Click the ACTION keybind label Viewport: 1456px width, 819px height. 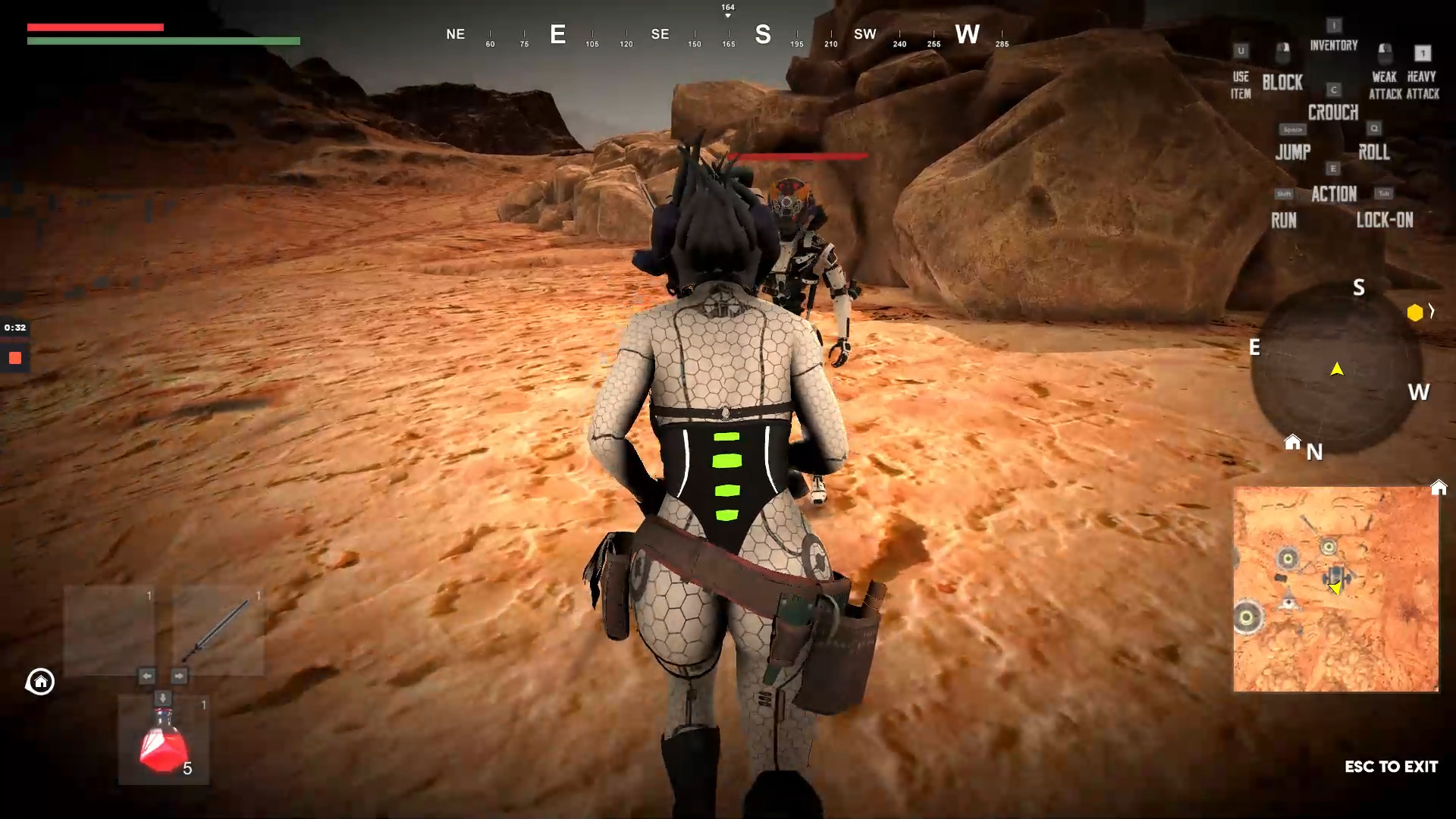click(x=1335, y=194)
